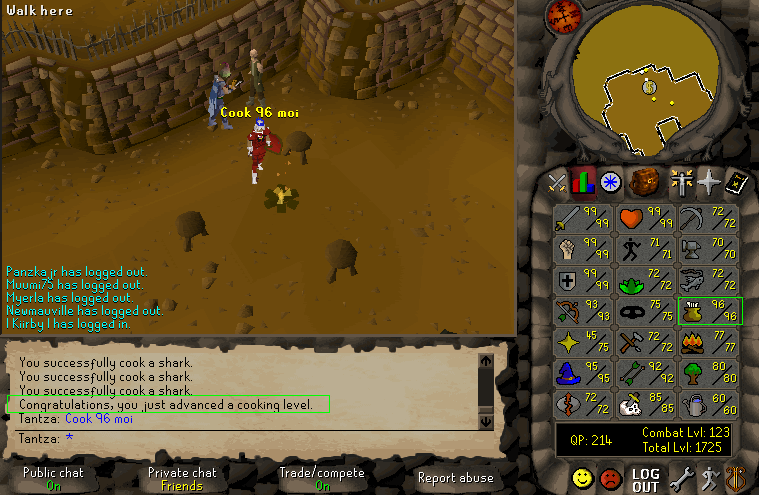Viewport: 759px width, 495px height.
Task: Open the spellbook tab
Action: pos(739,182)
